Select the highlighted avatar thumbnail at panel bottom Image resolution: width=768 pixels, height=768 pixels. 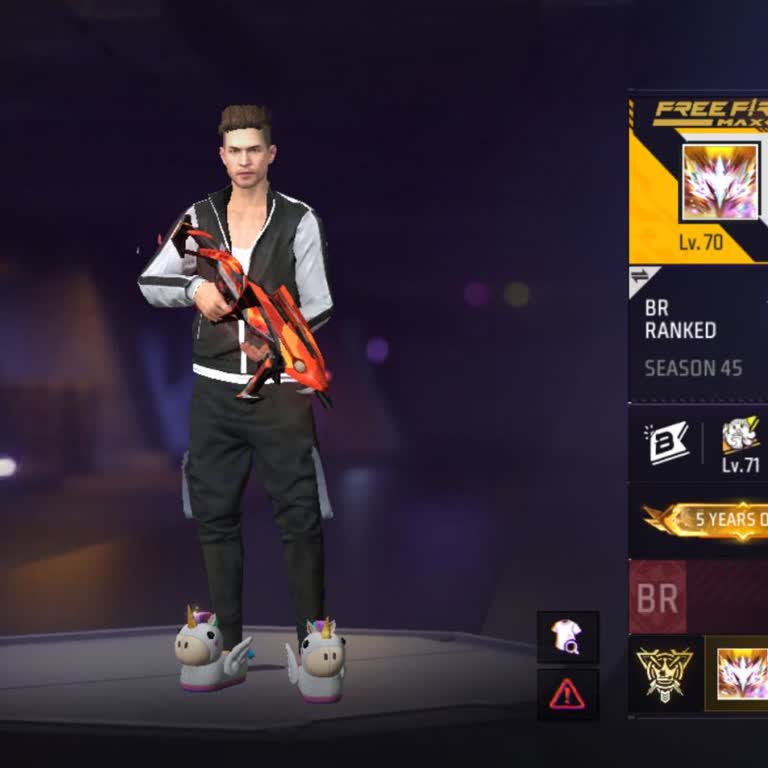tap(740, 673)
